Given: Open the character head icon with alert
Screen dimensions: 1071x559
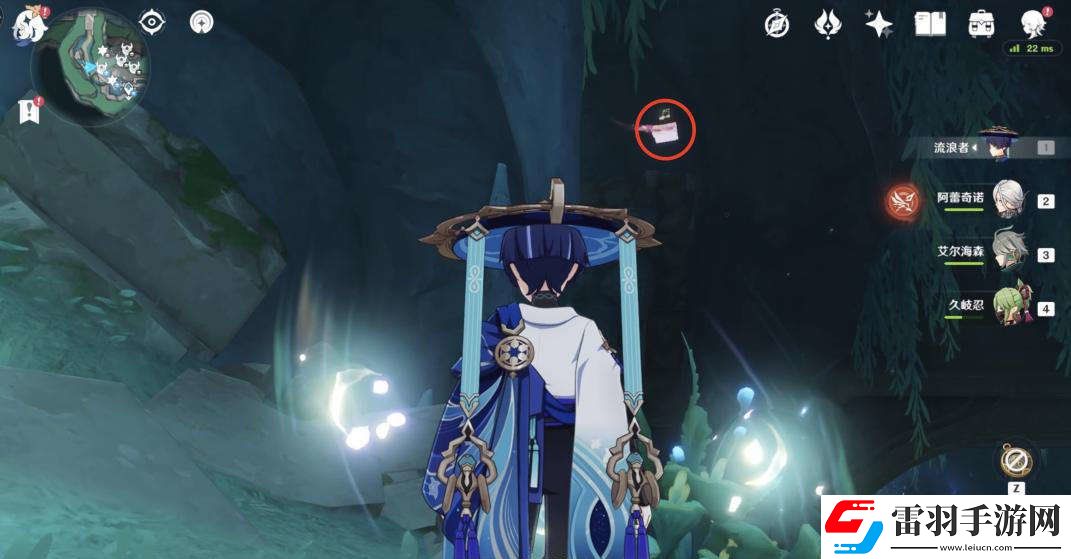Looking at the screenshot, I should (x=1032, y=23).
